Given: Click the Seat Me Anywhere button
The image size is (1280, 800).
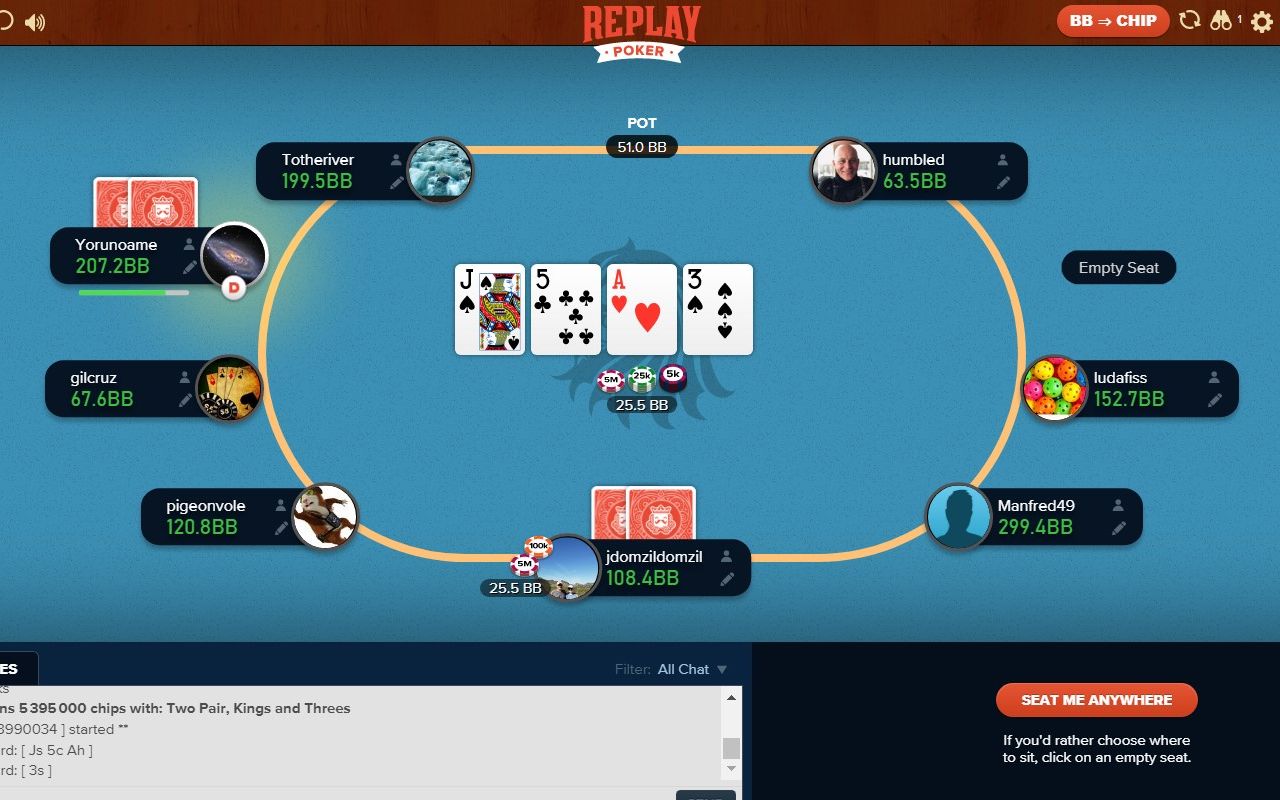Looking at the screenshot, I should click(1096, 700).
